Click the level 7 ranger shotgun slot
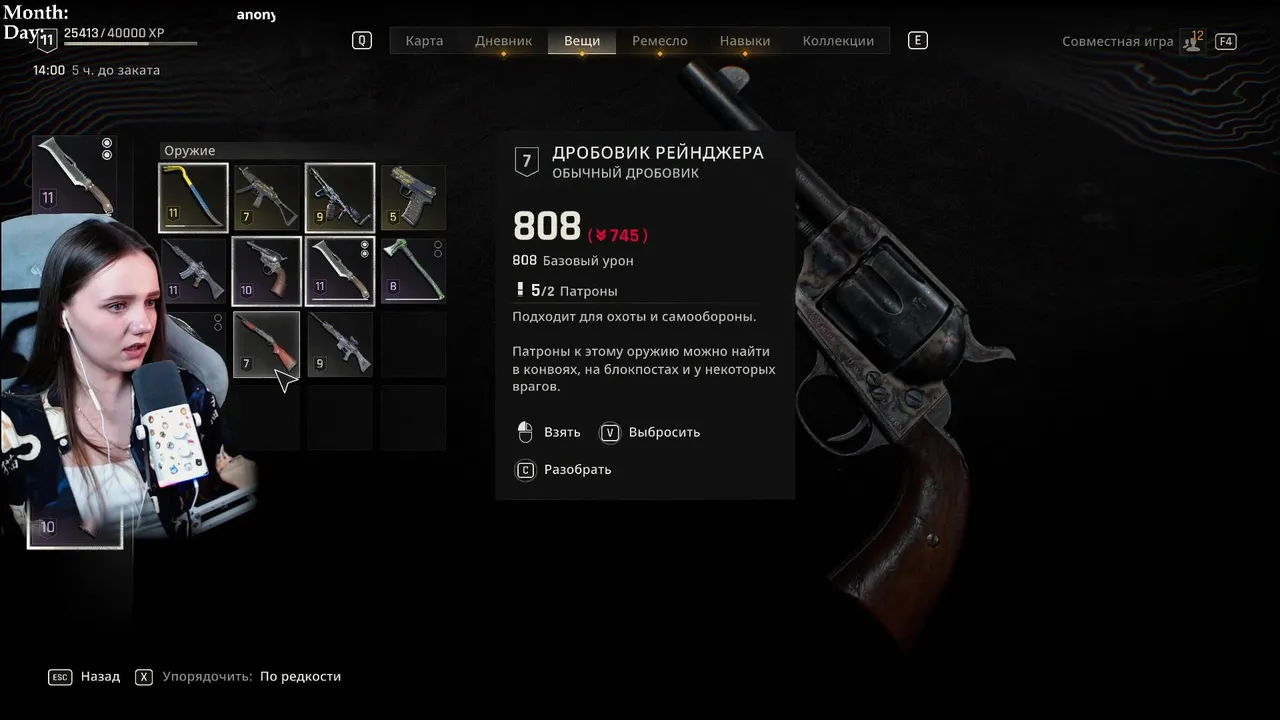 click(x=267, y=344)
